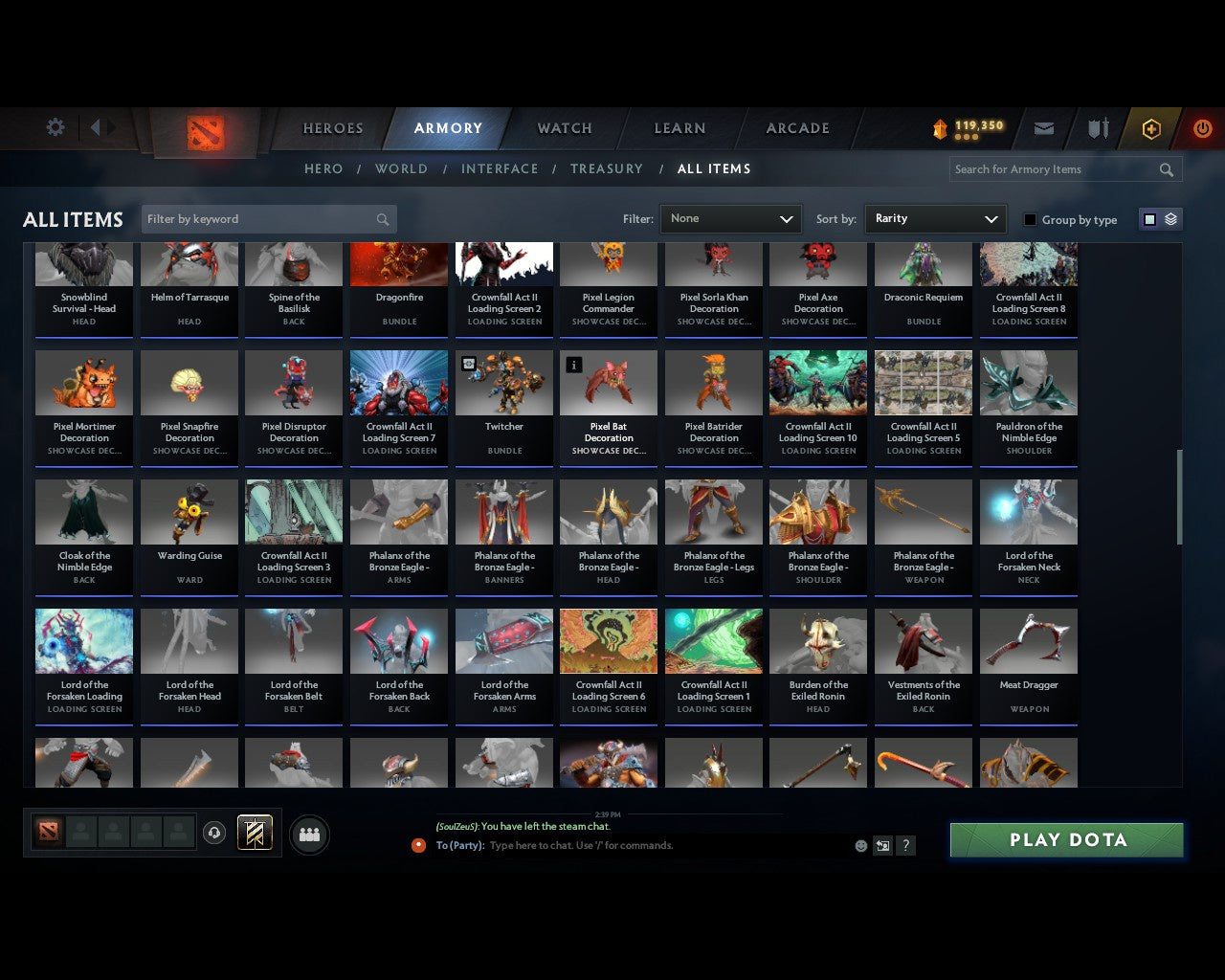This screenshot has height=980, width=1225.
Task: Switch to the WATCH tab
Action: [564, 128]
